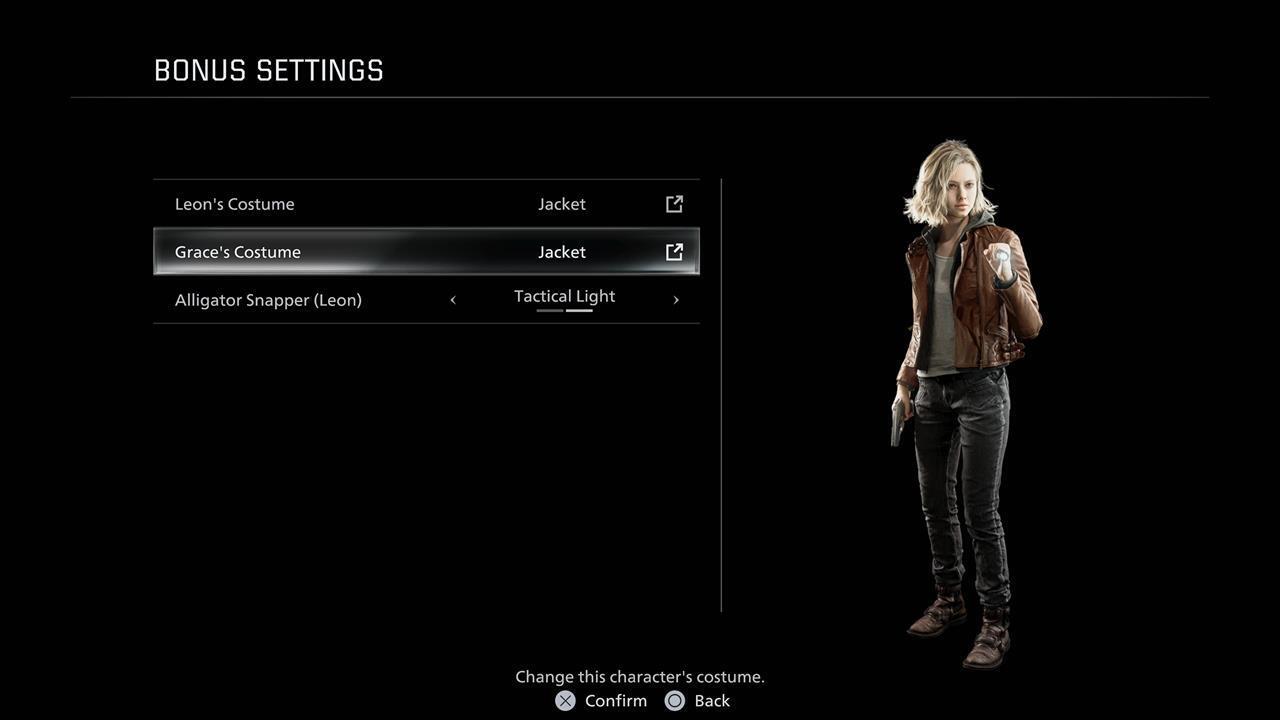The height and width of the screenshot is (720, 1280).
Task: Click the left arrow for Alligator Snapper
Action: pyautogui.click(x=453, y=300)
